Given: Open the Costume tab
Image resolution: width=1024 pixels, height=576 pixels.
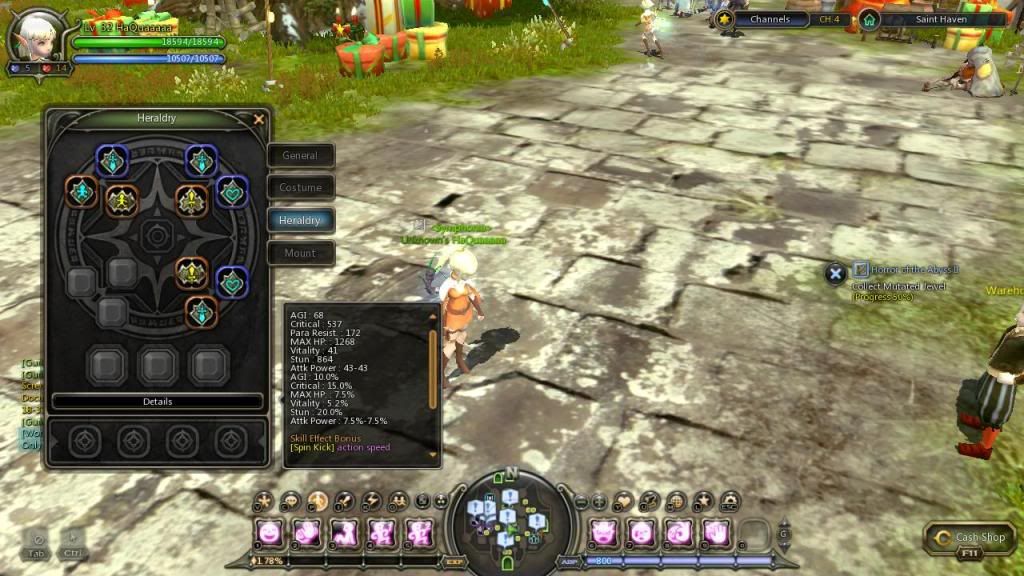Looking at the screenshot, I should click(x=300, y=188).
